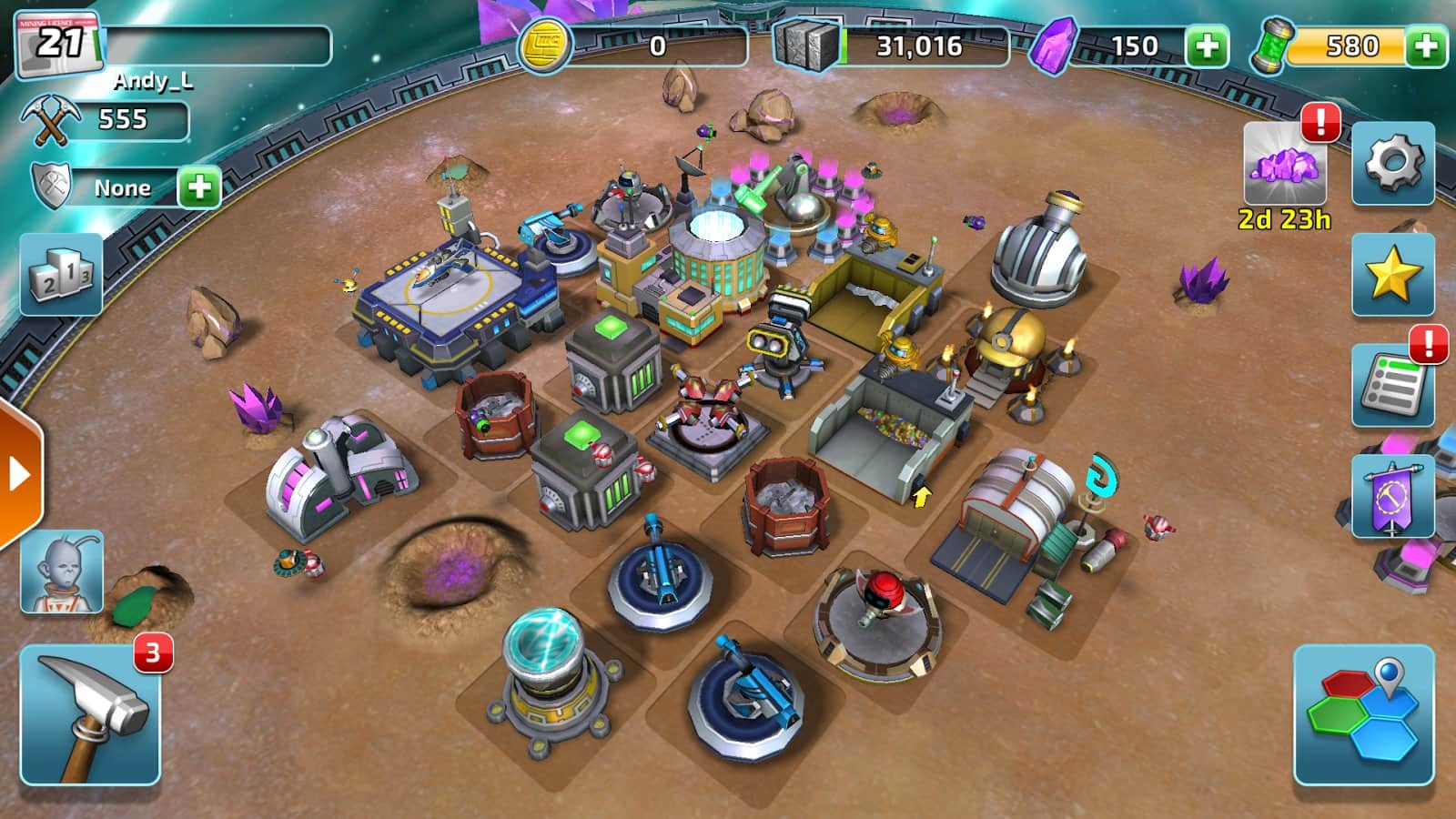Open the hammer build menu

[x=90, y=715]
